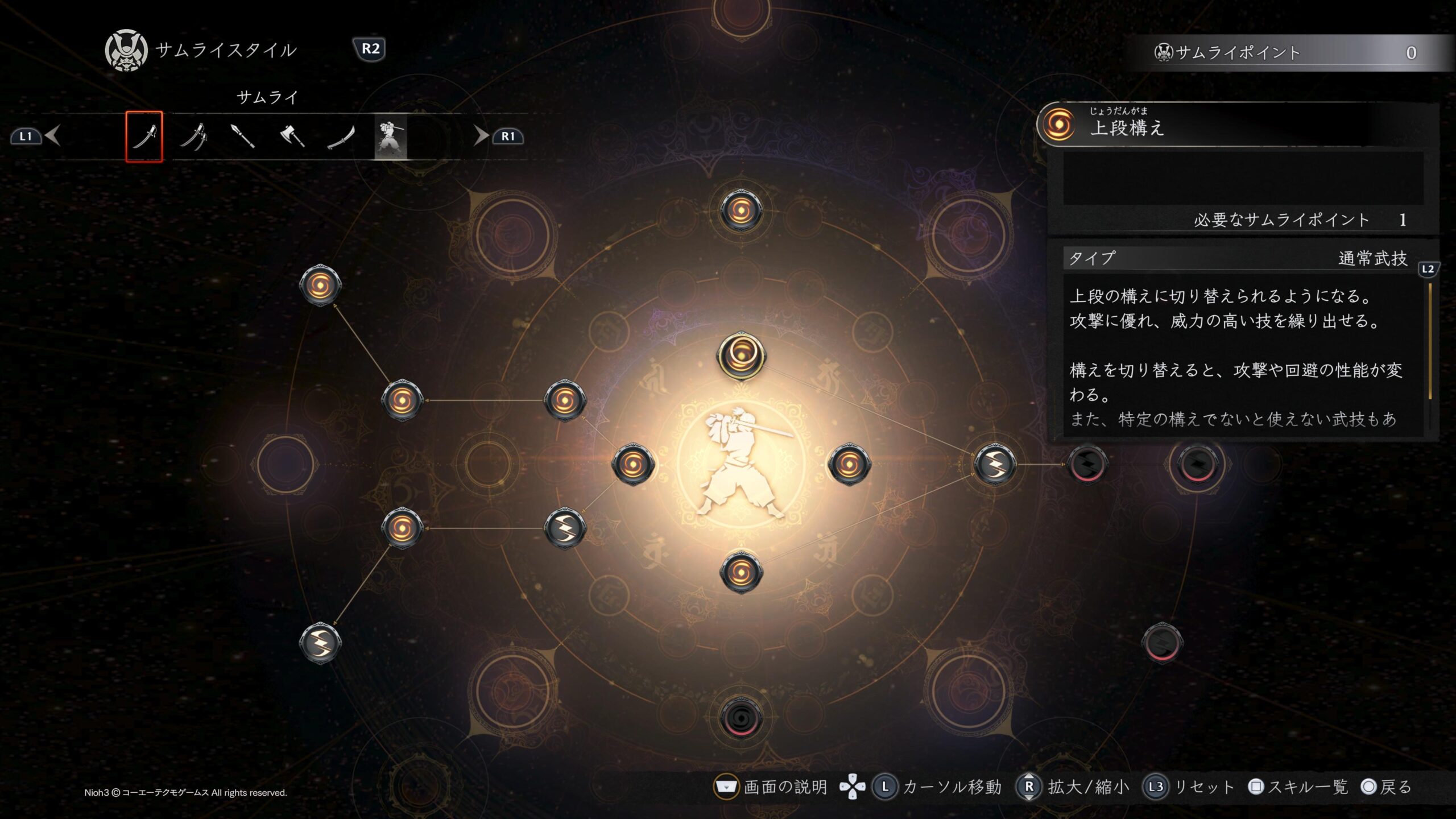Switch to the dual swords weapon tab
1456x819 pixels.
pos(193,136)
